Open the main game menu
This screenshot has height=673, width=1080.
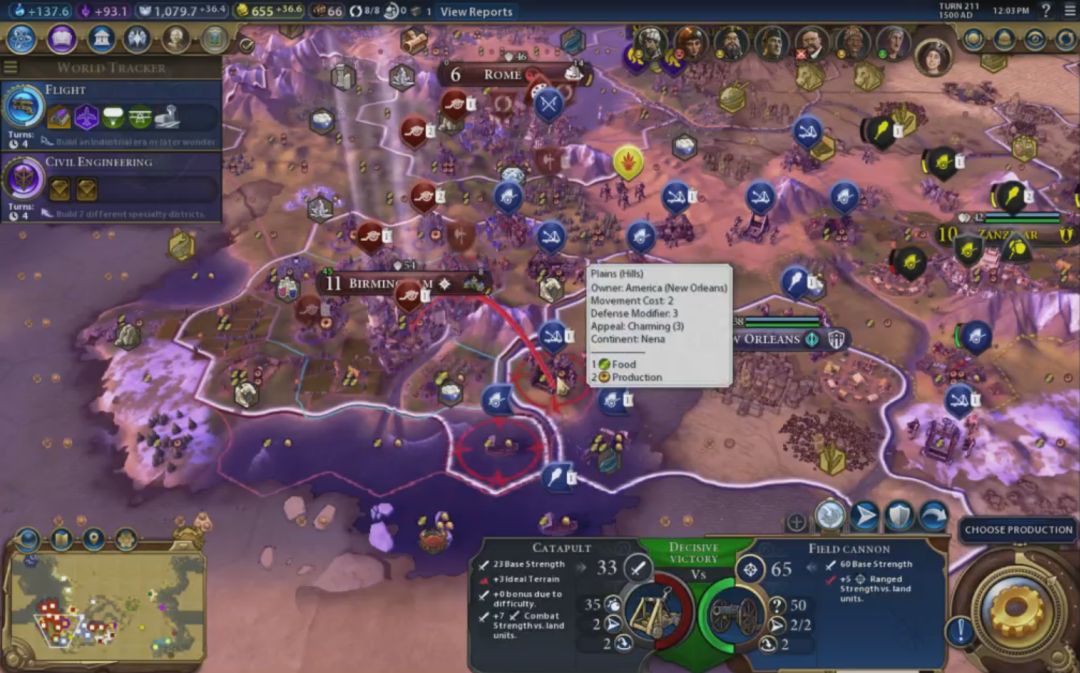(1068, 11)
